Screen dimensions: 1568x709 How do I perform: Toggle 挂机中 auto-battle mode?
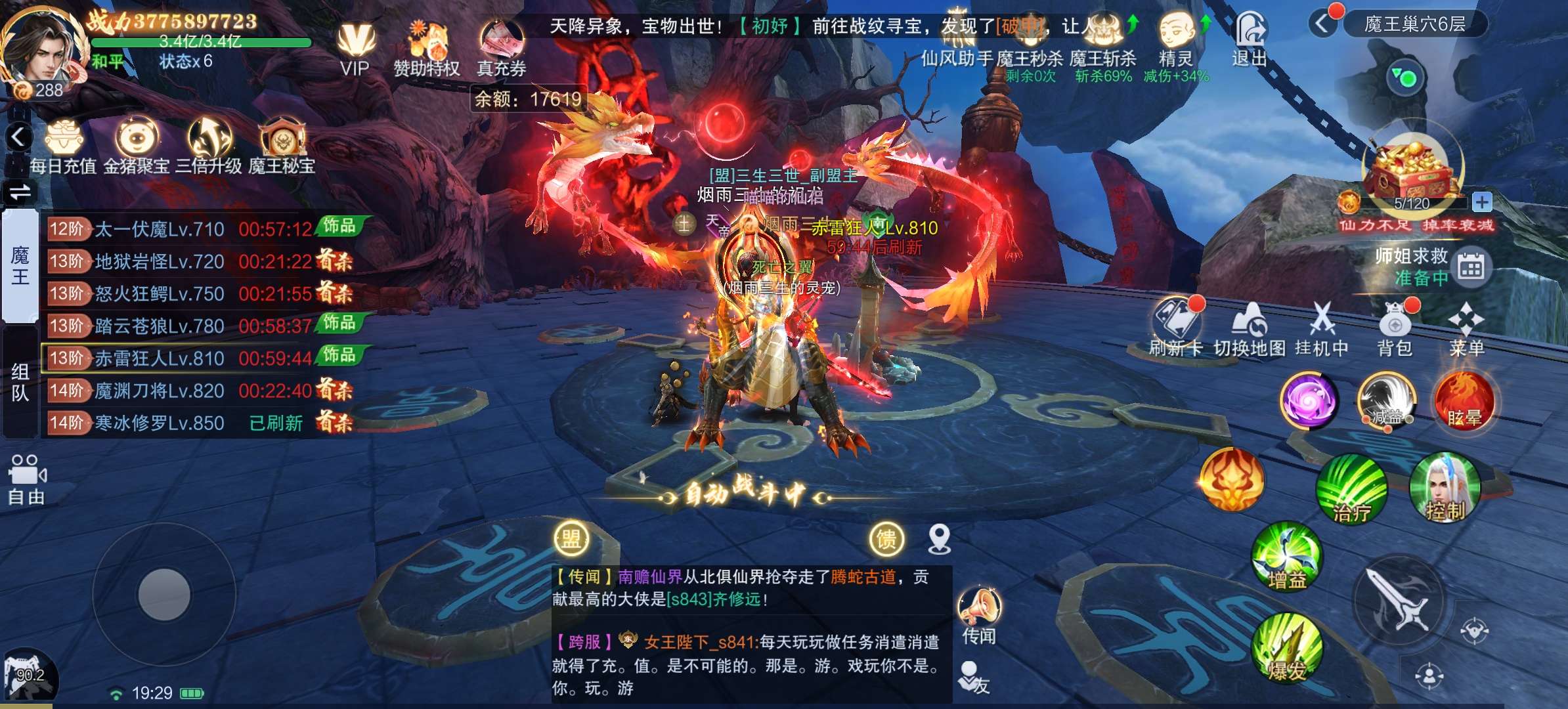[1321, 330]
